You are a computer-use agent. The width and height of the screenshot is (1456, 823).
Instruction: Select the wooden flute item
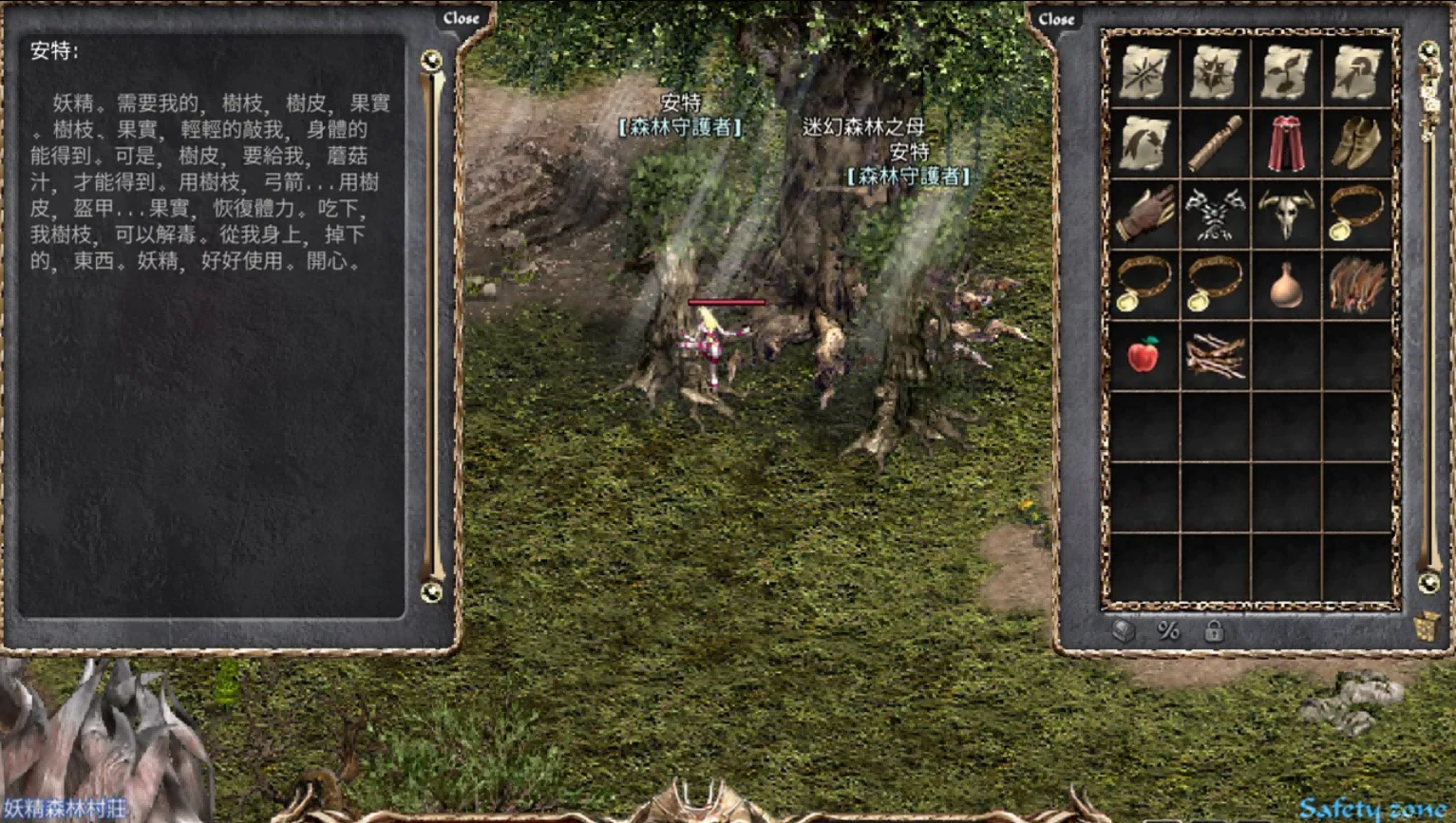[x=1215, y=143]
